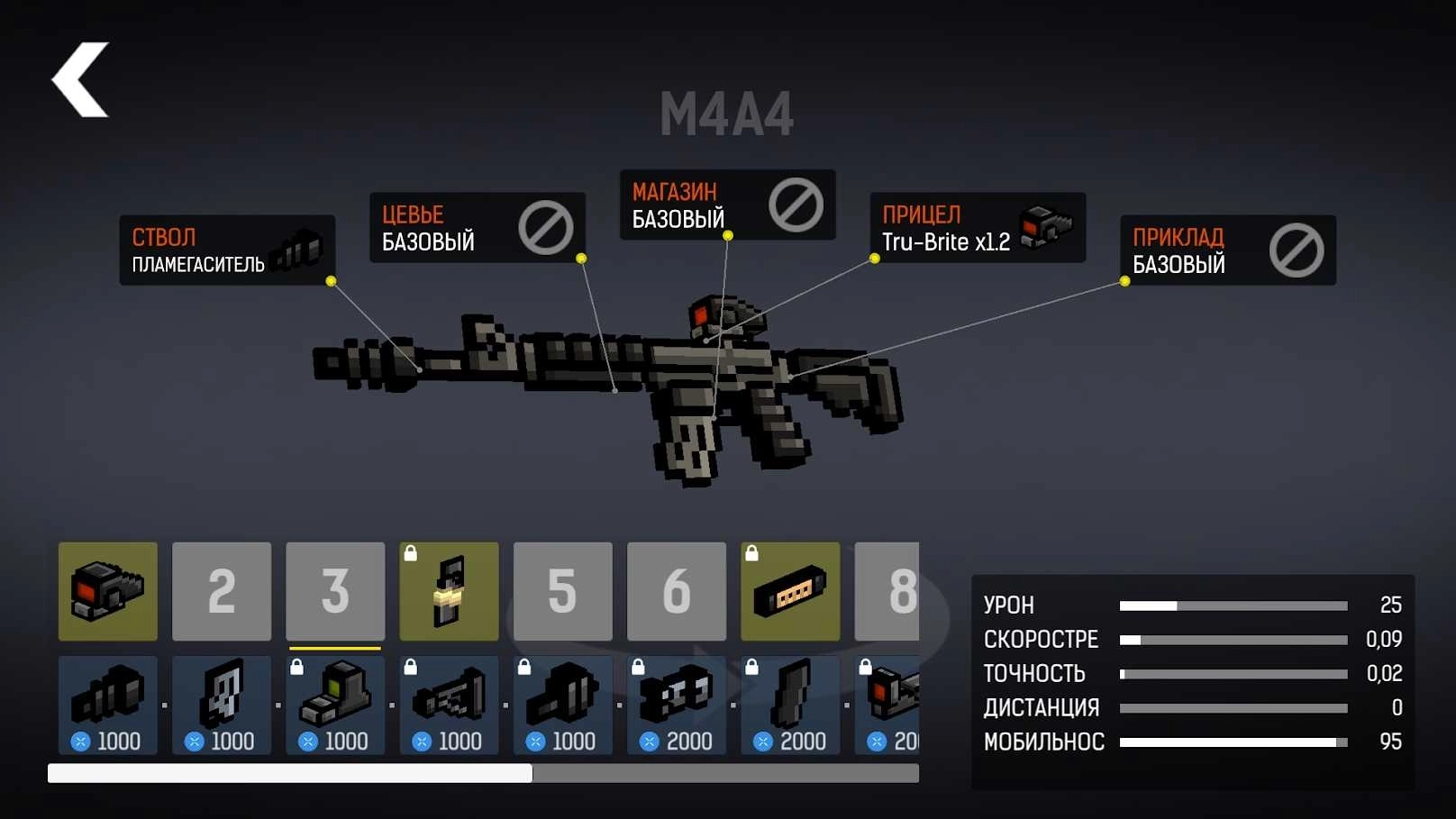This screenshot has height=819, width=1456.
Task: Pick the locked tactical attachment priced 2000
Action: [x=676, y=705]
